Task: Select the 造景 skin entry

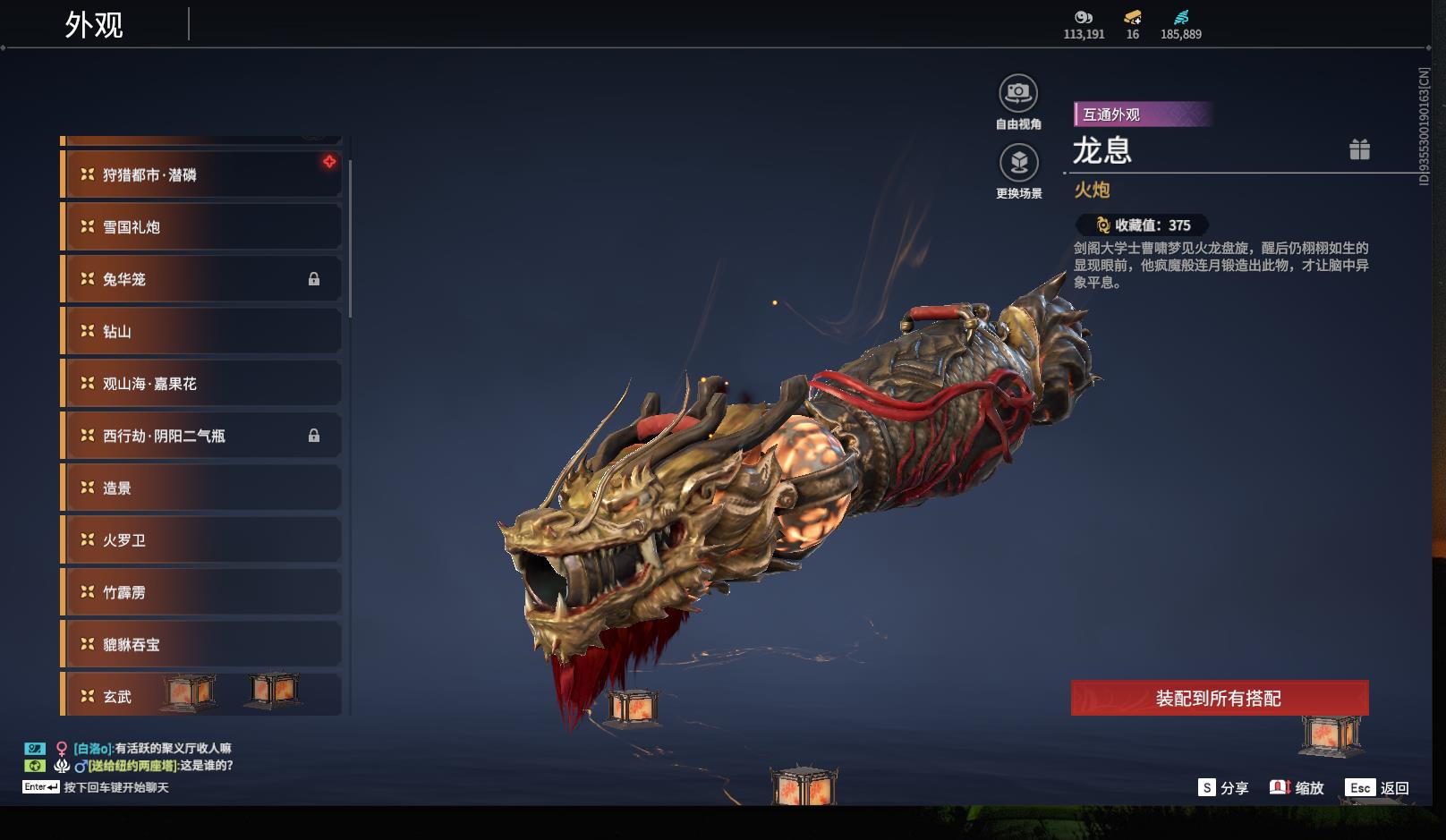Action: 201,488
